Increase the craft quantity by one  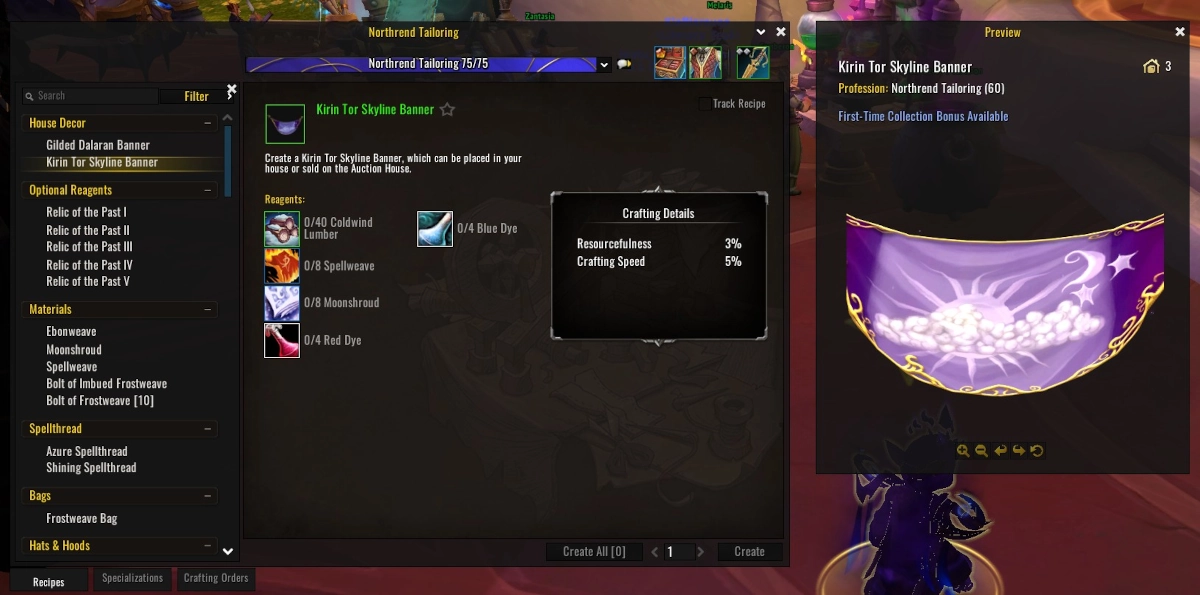pos(701,551)
